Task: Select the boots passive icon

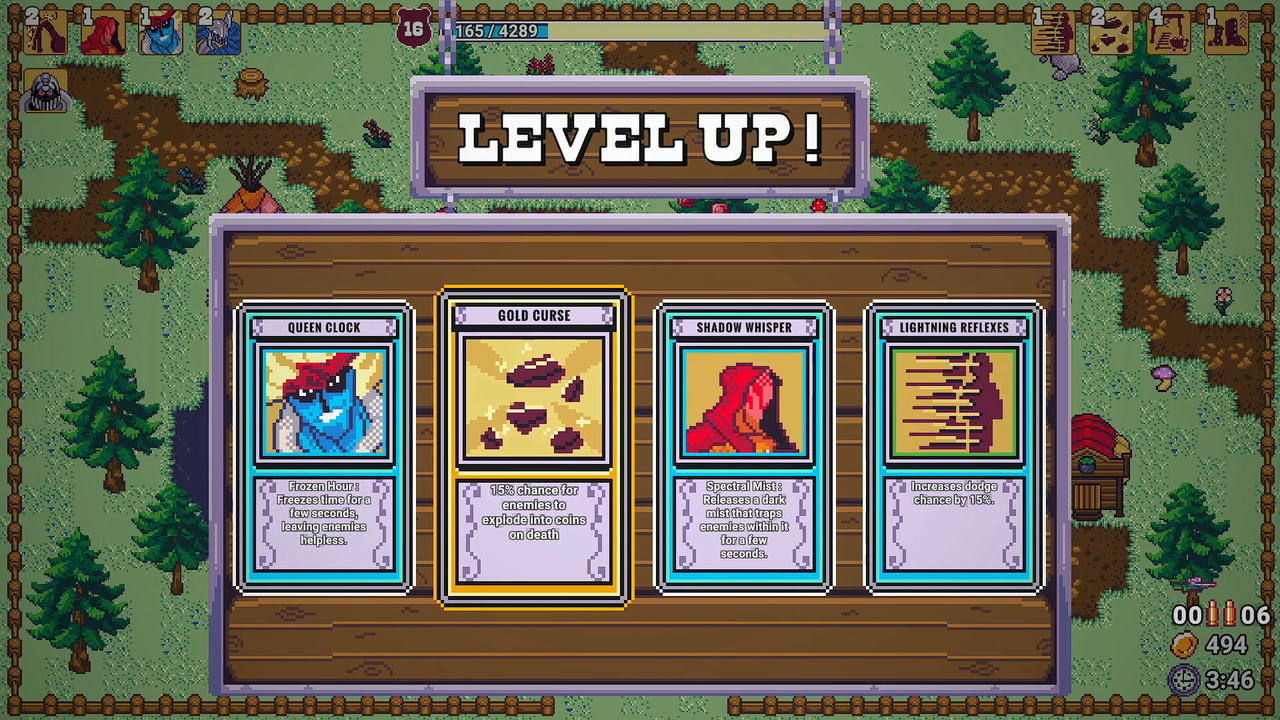Action: click(1226, 33)
